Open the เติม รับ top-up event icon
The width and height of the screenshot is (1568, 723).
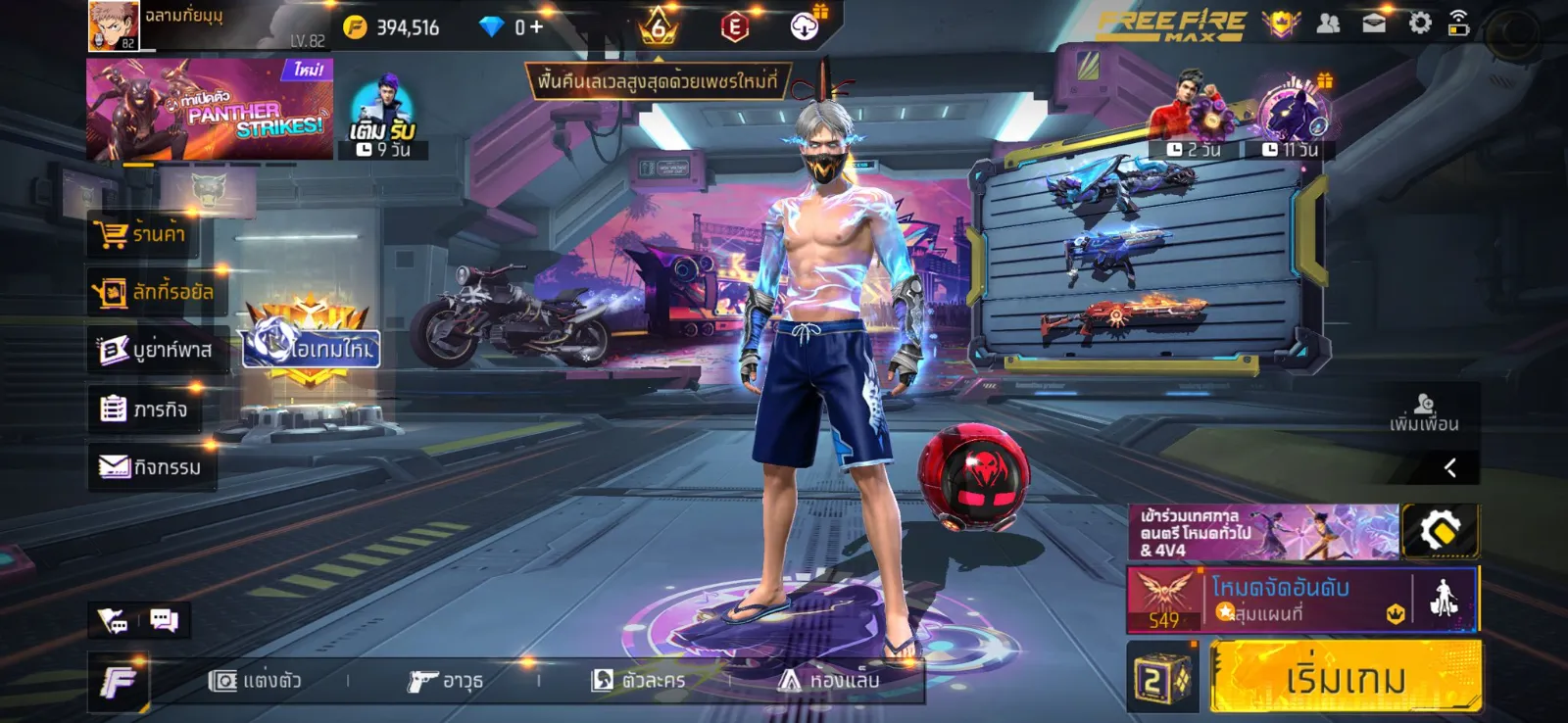tap(383, 117)
